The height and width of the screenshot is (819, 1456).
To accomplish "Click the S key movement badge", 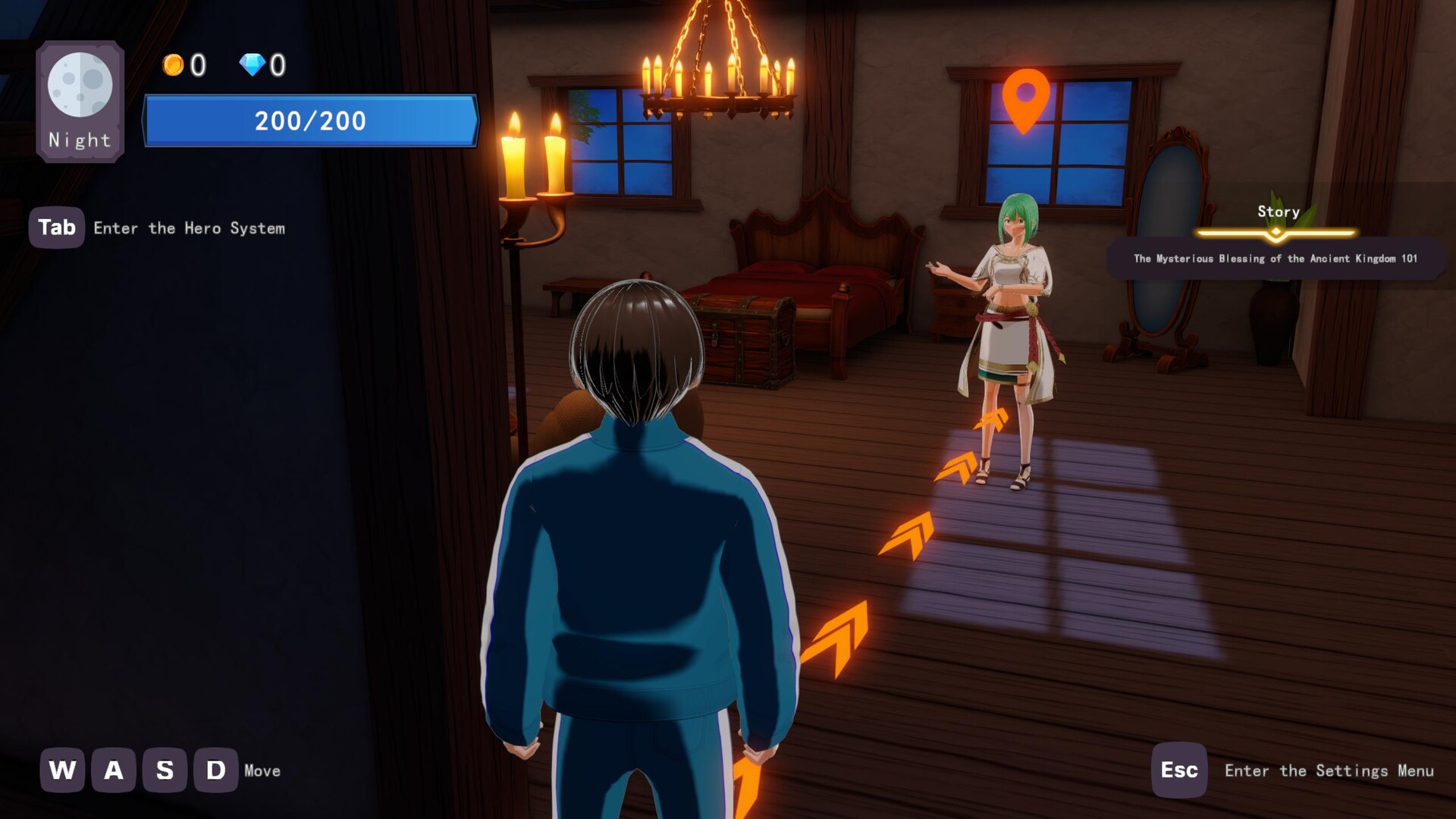I will (163, 770).
